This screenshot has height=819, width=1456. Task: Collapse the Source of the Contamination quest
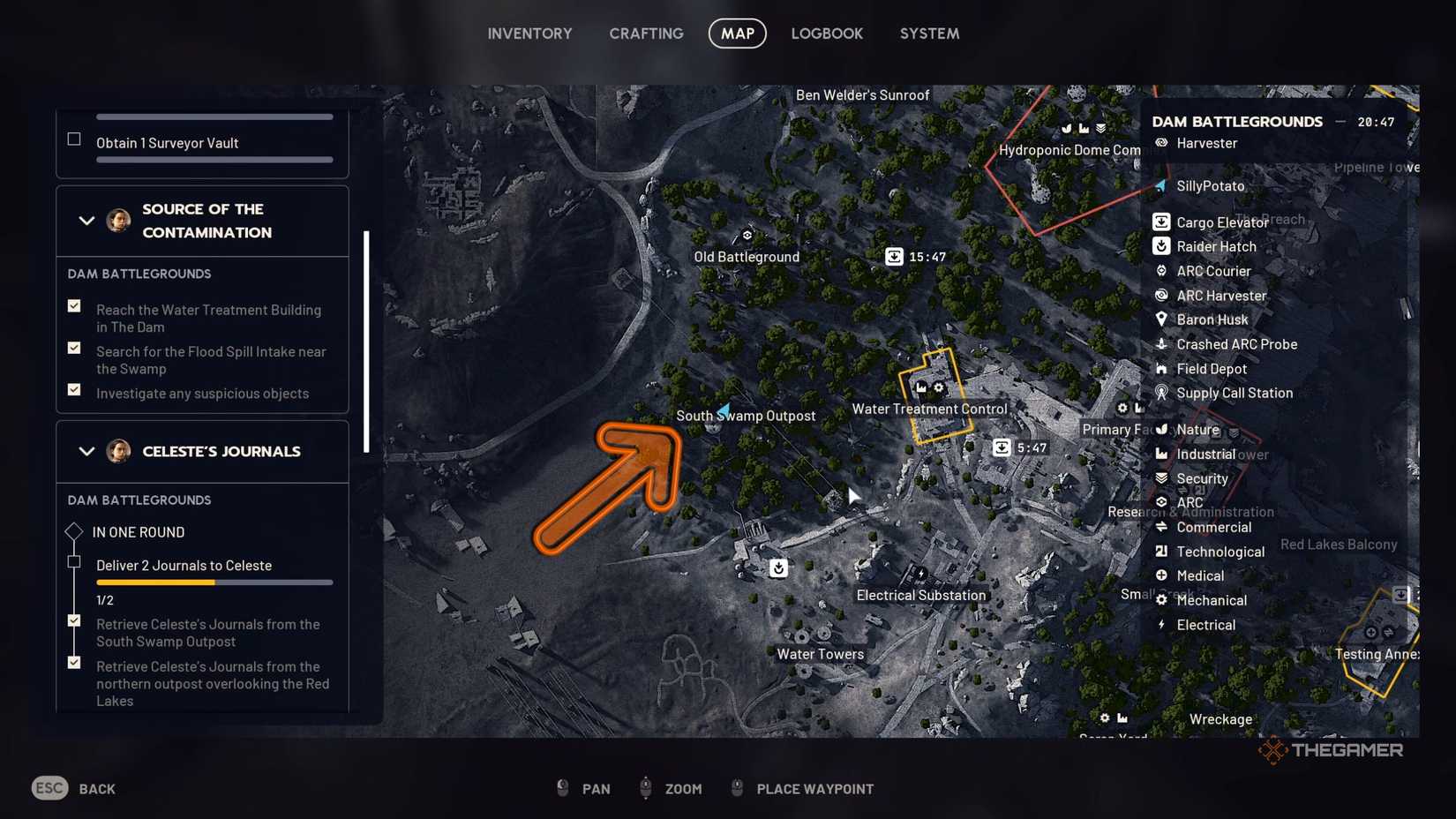(86, 221)
